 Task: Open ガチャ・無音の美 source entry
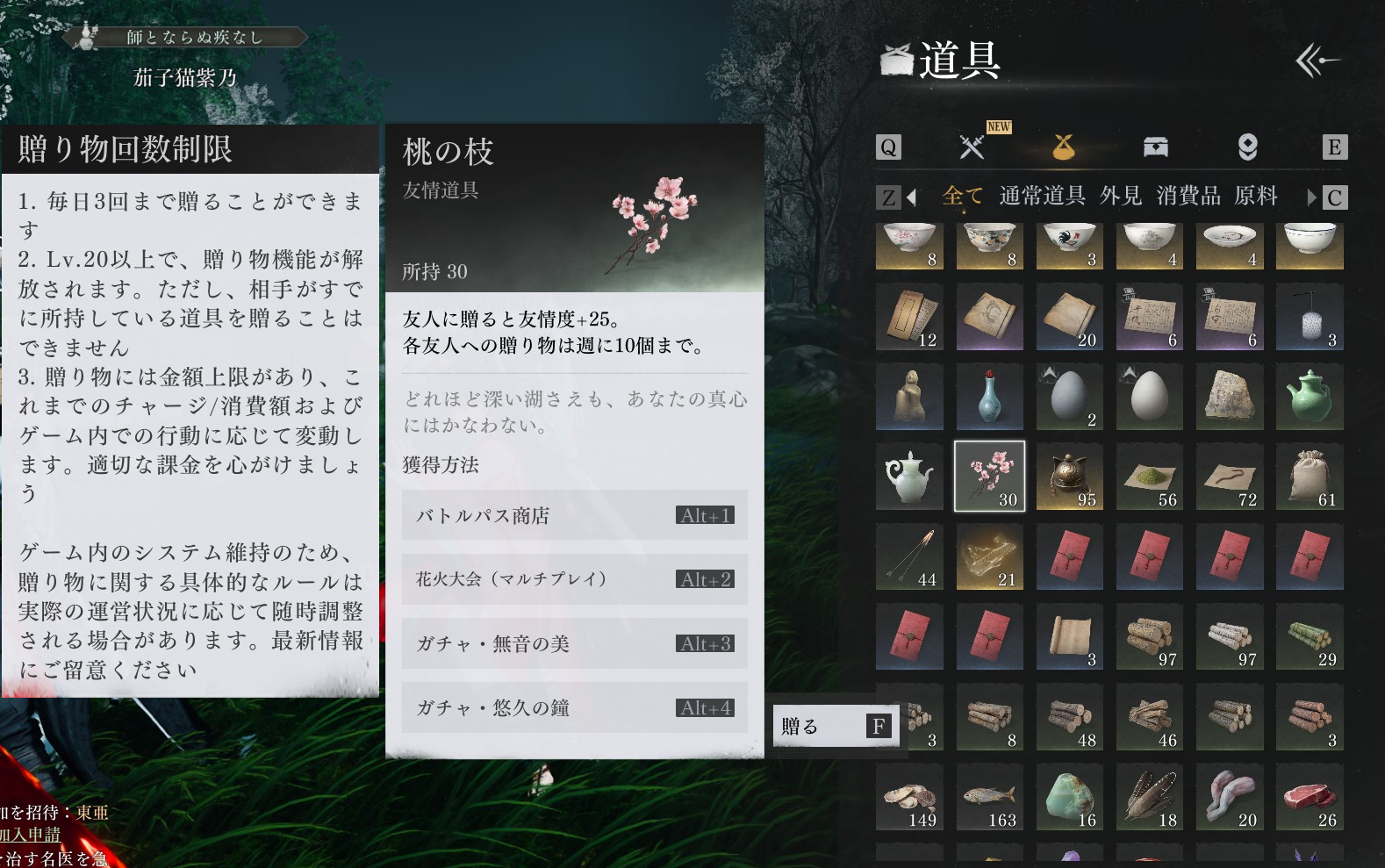(574, 643)
